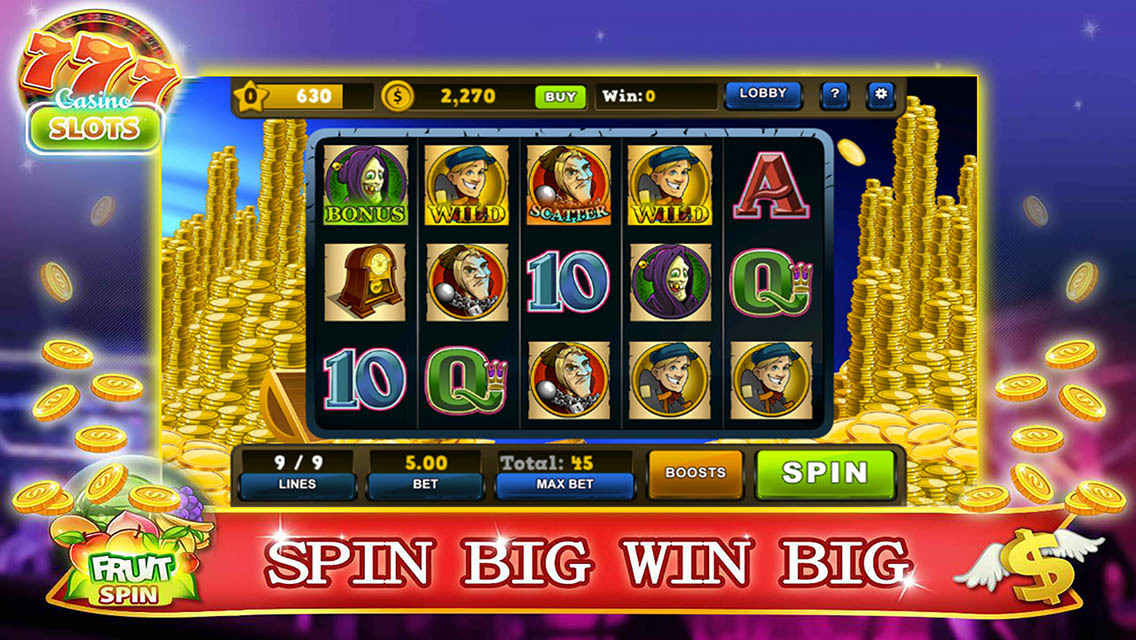Return to the LOBBY

pos(763,94)
